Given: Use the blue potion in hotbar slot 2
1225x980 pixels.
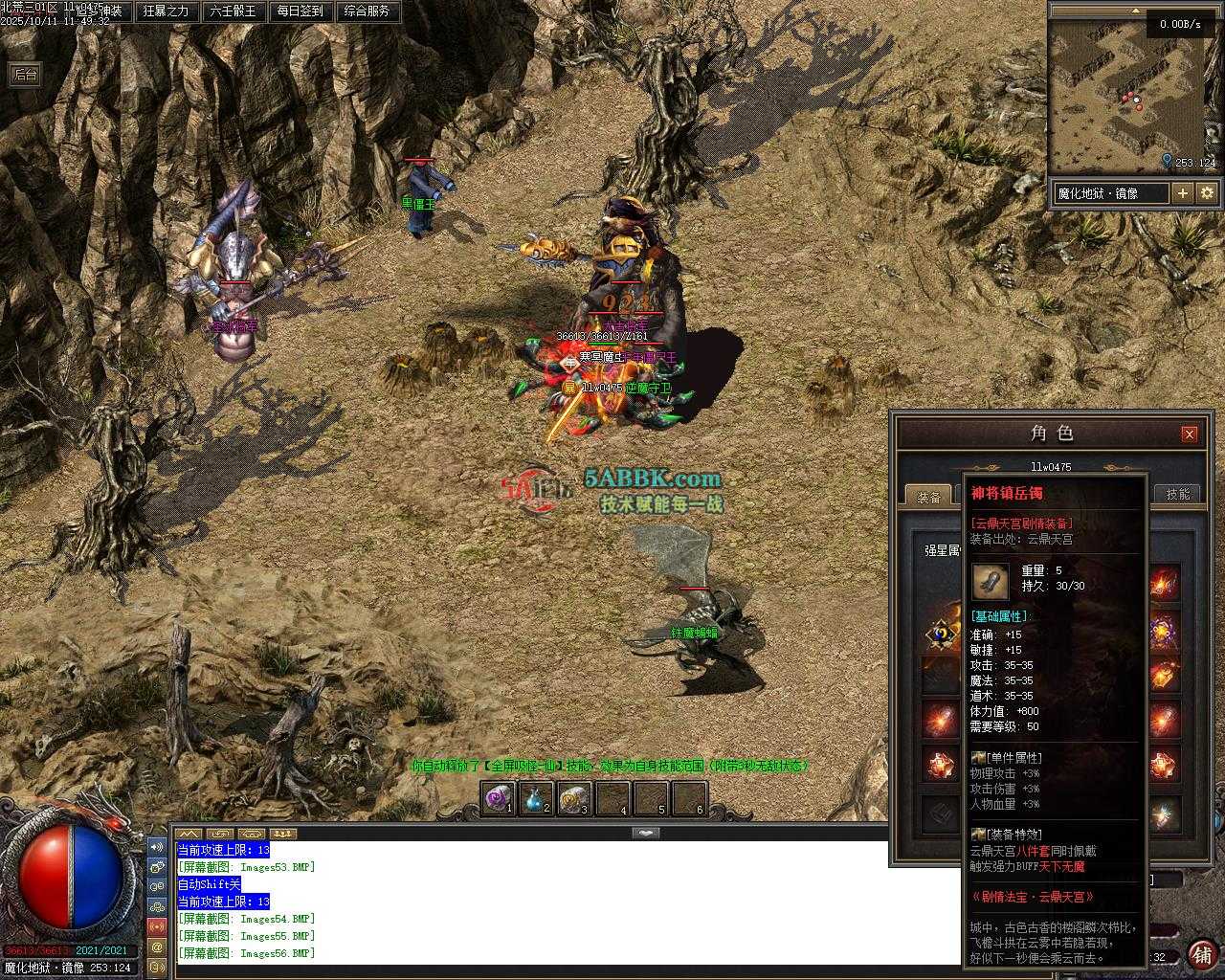Looking at the screenshot, I should [536, 798].
